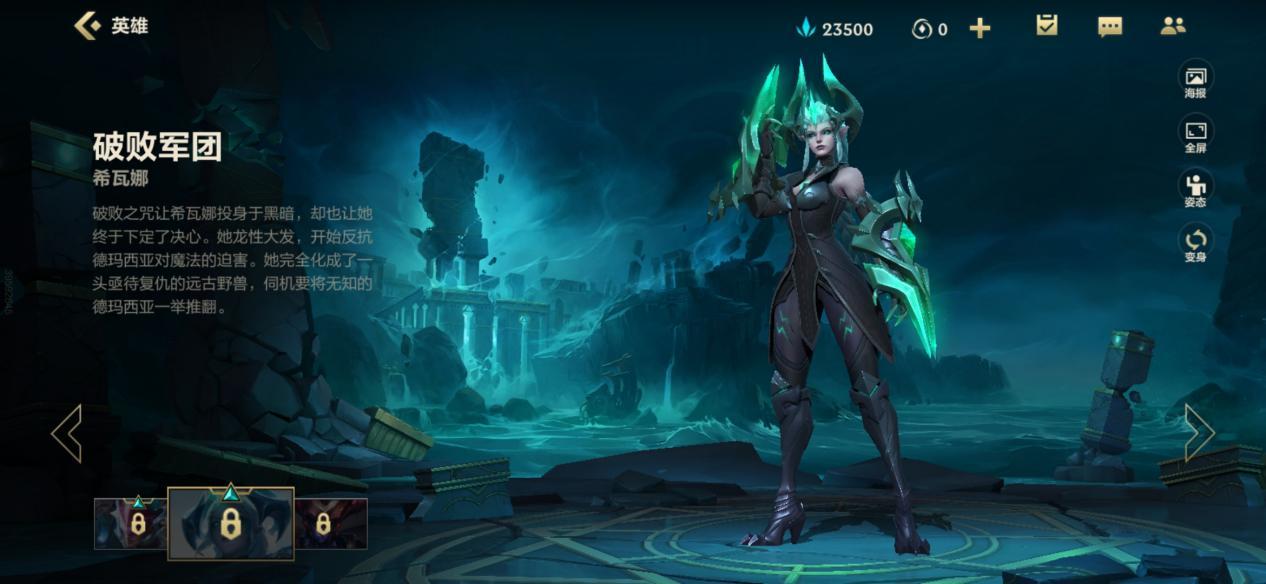Switch to fullscreen view (全屏)
The image size is (1266, 584).
pyautogui.click(x=1195, y=135)
